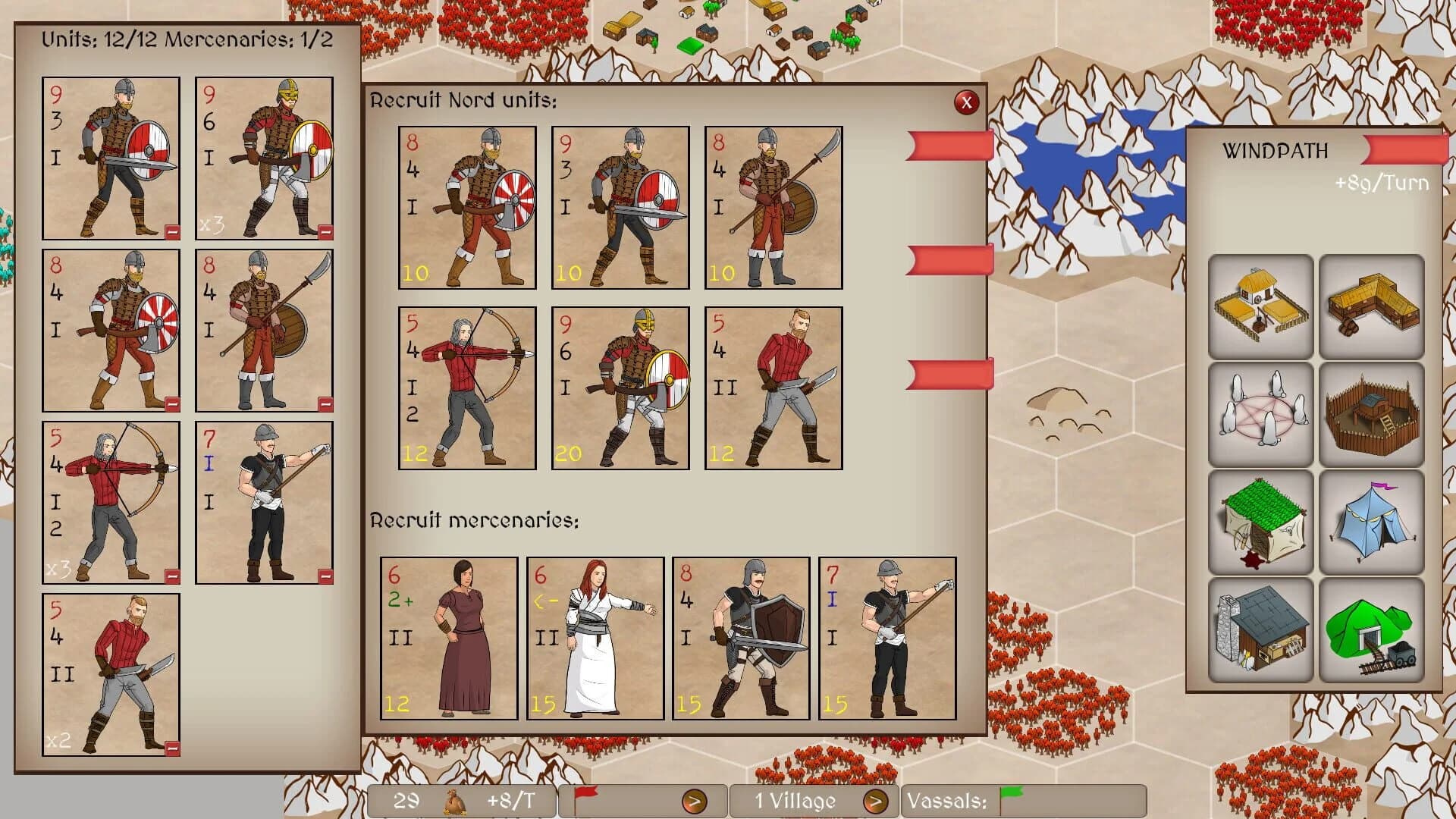Close the Recruit Nord units window
This screenshot has width=1456, height=819.
[x=967, y=104]
